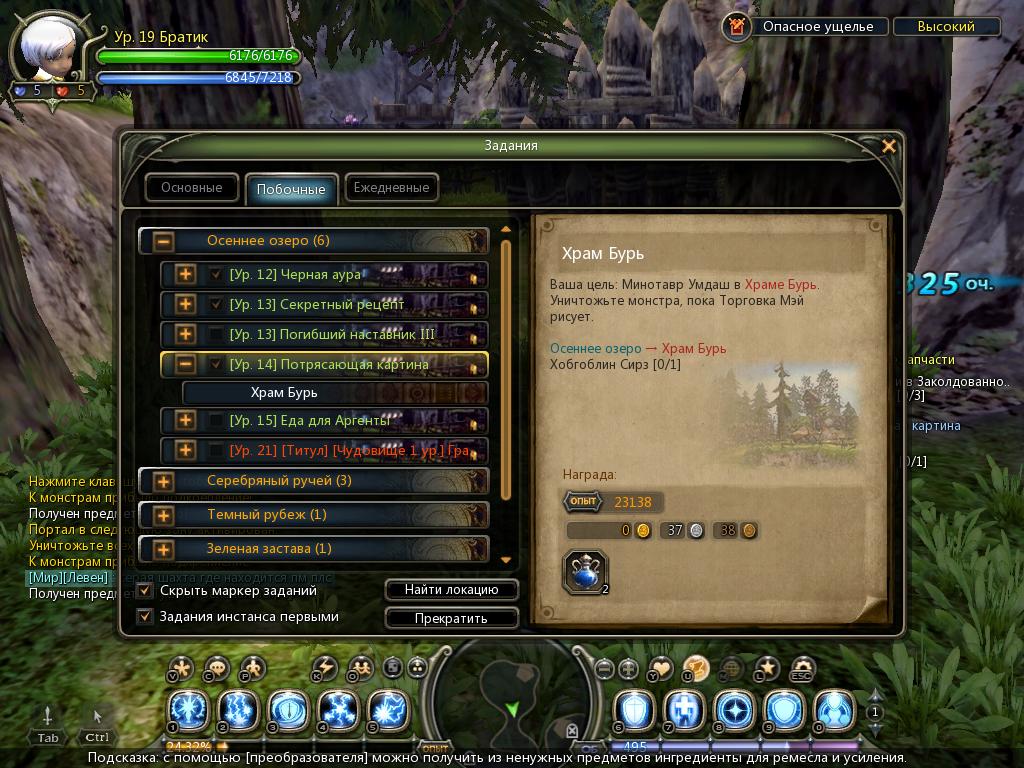Open the Погибший наставник III quest
This screenshot has height=768, width=1024.
pyautogui.click(x=331, y=334)
